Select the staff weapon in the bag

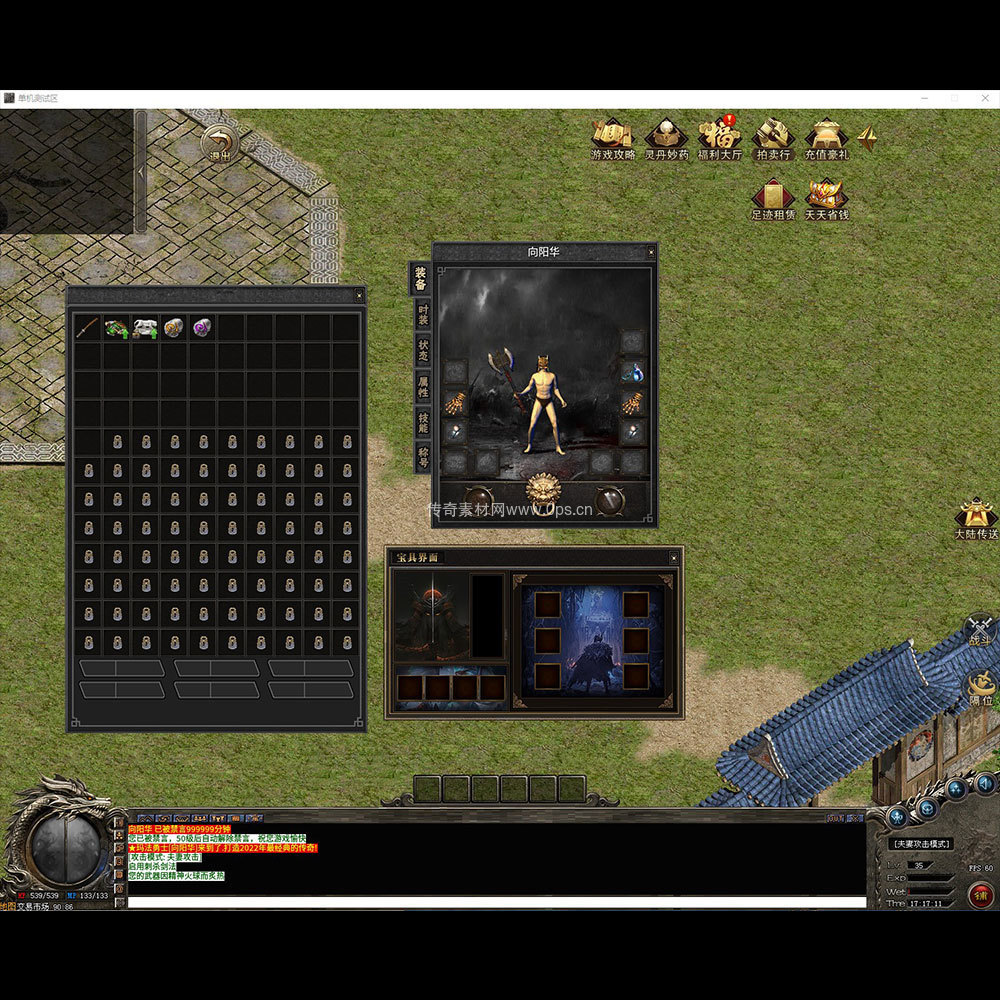(88, 328)
